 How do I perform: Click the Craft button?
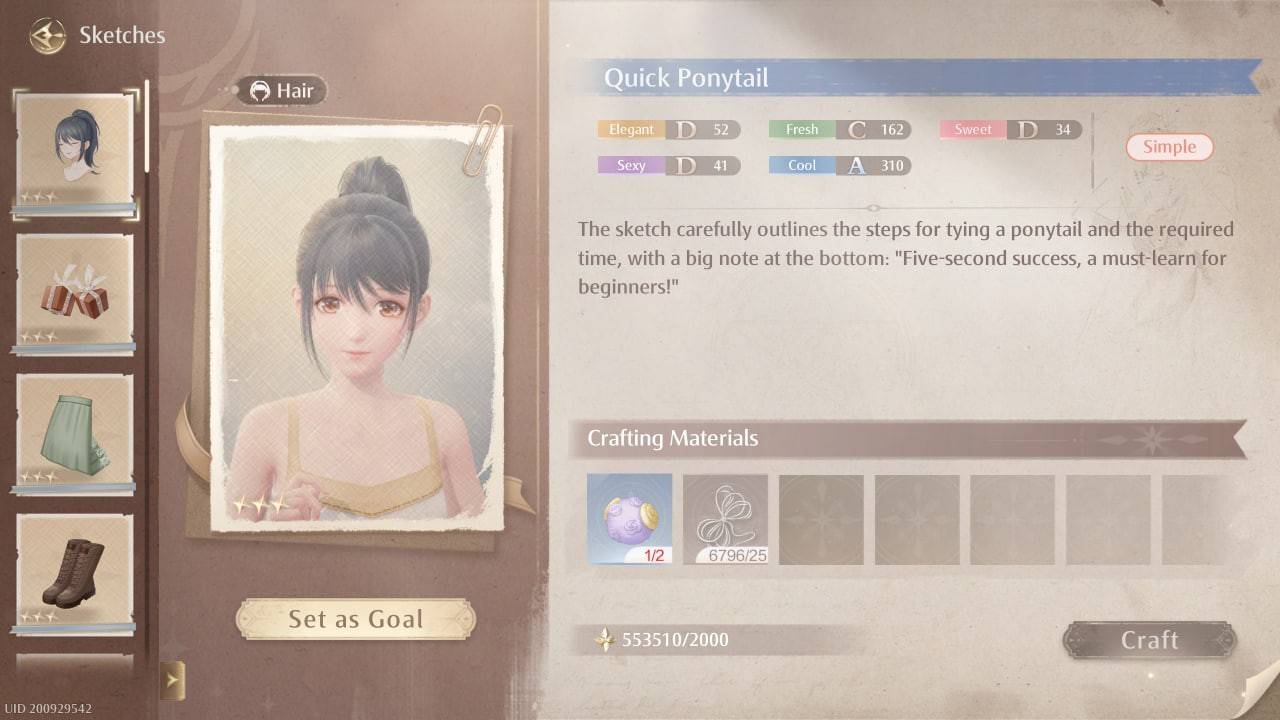click(x=1149, y=640)
